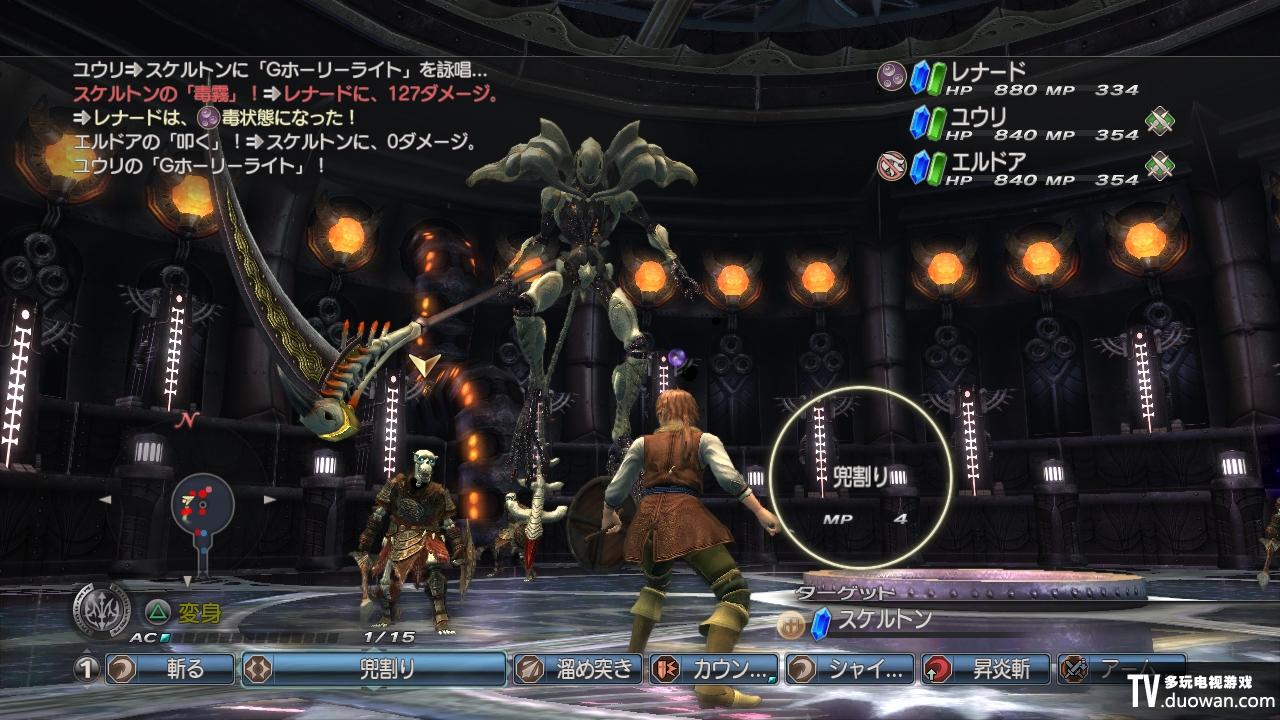Activate the 昇炎斬 flame slash skill
The height and width of the screenshot is (720, 1280).
[986, 669]
